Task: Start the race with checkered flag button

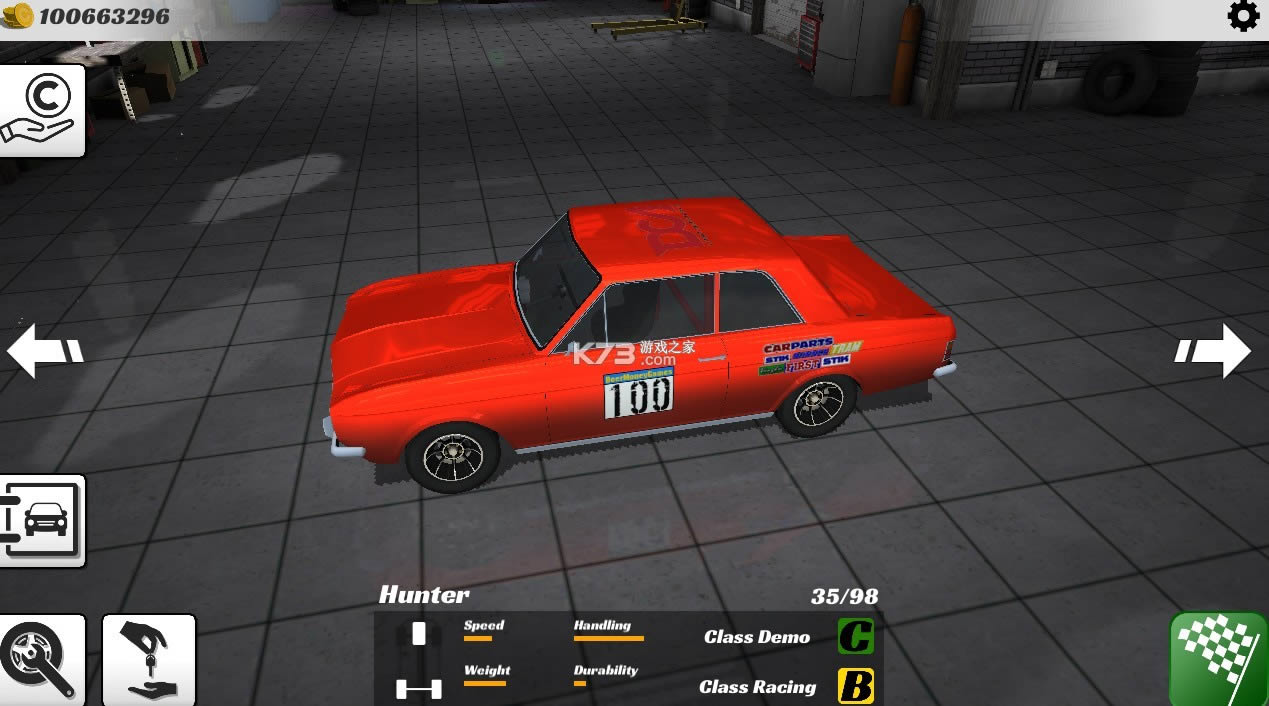Action: pos(1218,658)
